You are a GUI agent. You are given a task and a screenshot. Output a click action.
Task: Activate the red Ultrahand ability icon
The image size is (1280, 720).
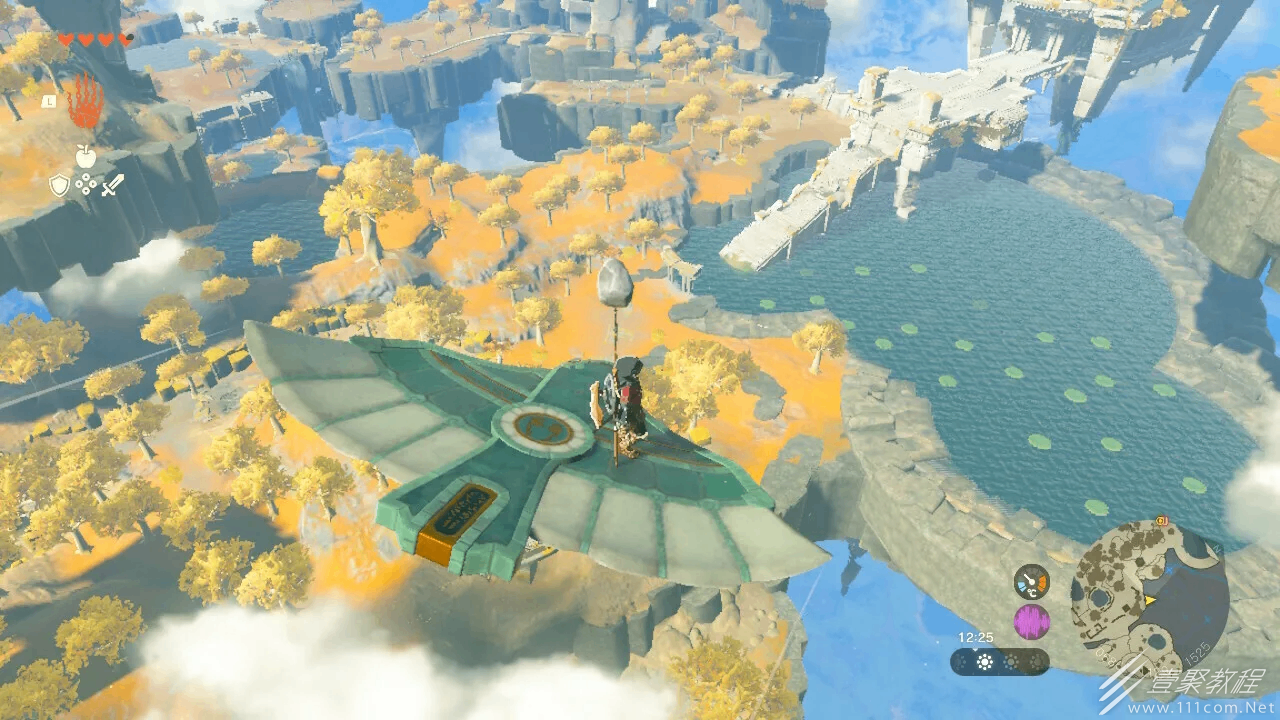click(85, 102)
